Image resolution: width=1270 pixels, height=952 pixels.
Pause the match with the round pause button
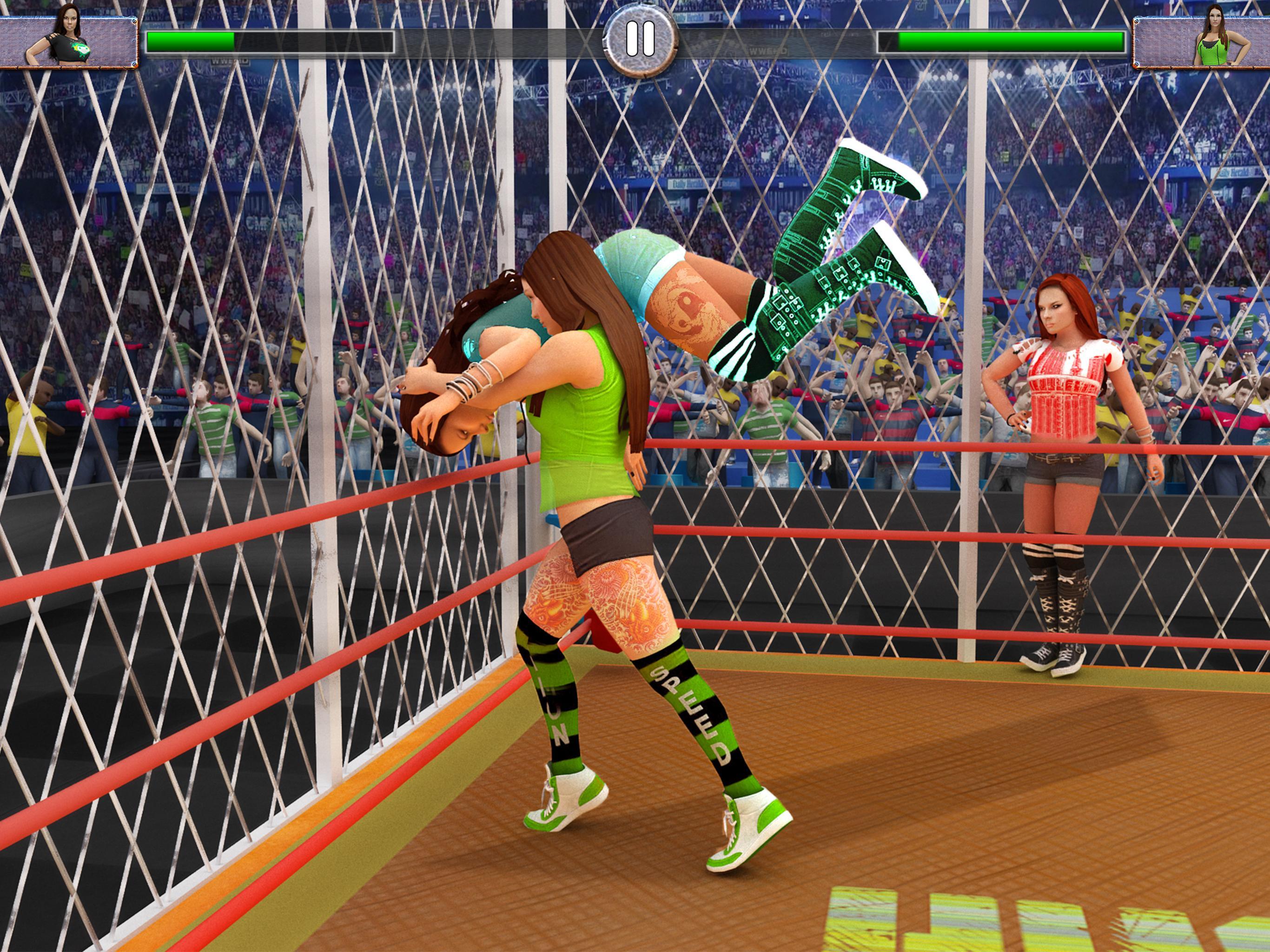(640, 40)
